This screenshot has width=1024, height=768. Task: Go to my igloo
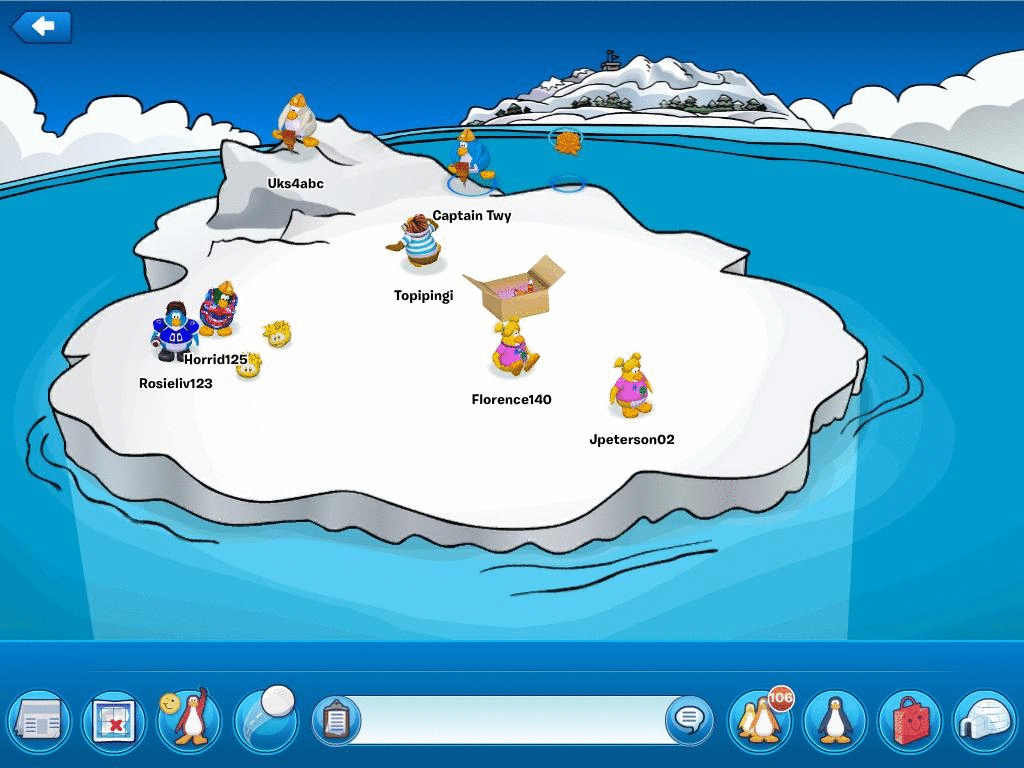(985, 719)
